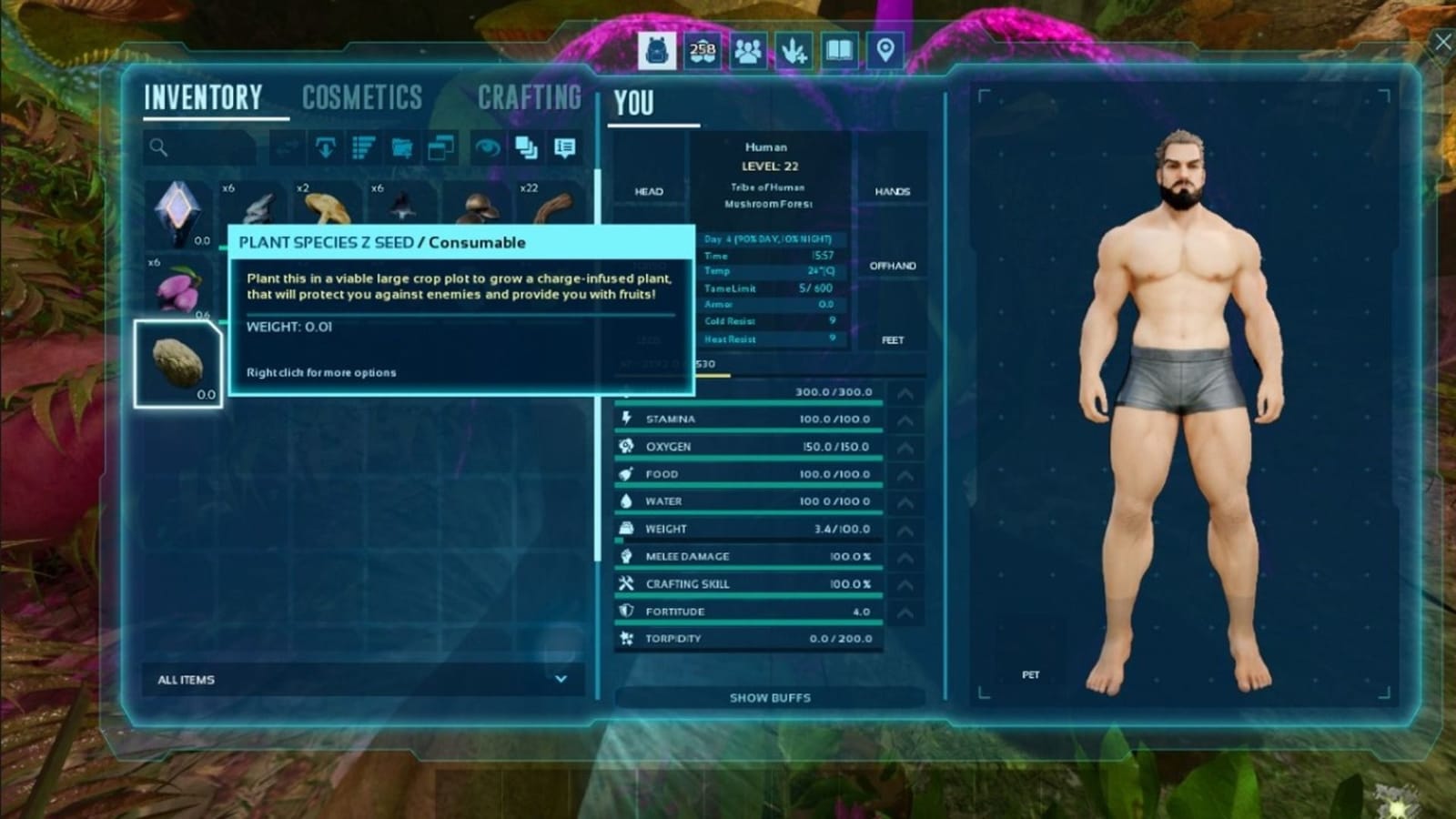
Task: Switch to the COSMETICS tab
Action: tap(363, 96)
